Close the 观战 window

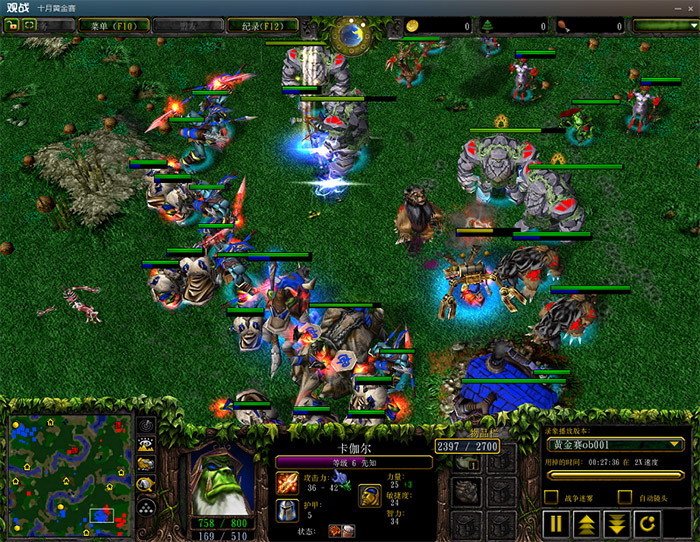(x=688, y=8)
